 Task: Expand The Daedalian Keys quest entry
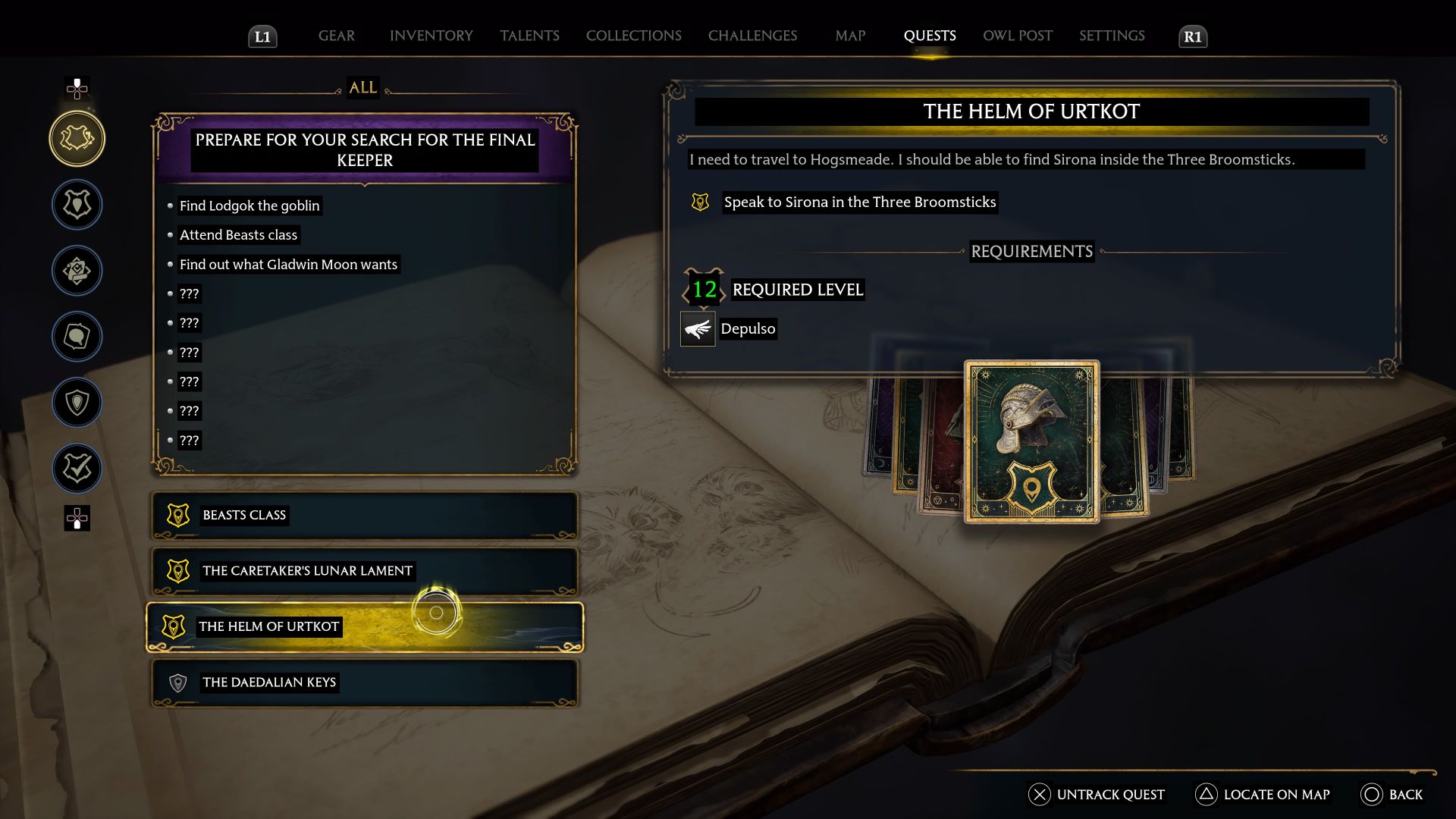point(364,682)
